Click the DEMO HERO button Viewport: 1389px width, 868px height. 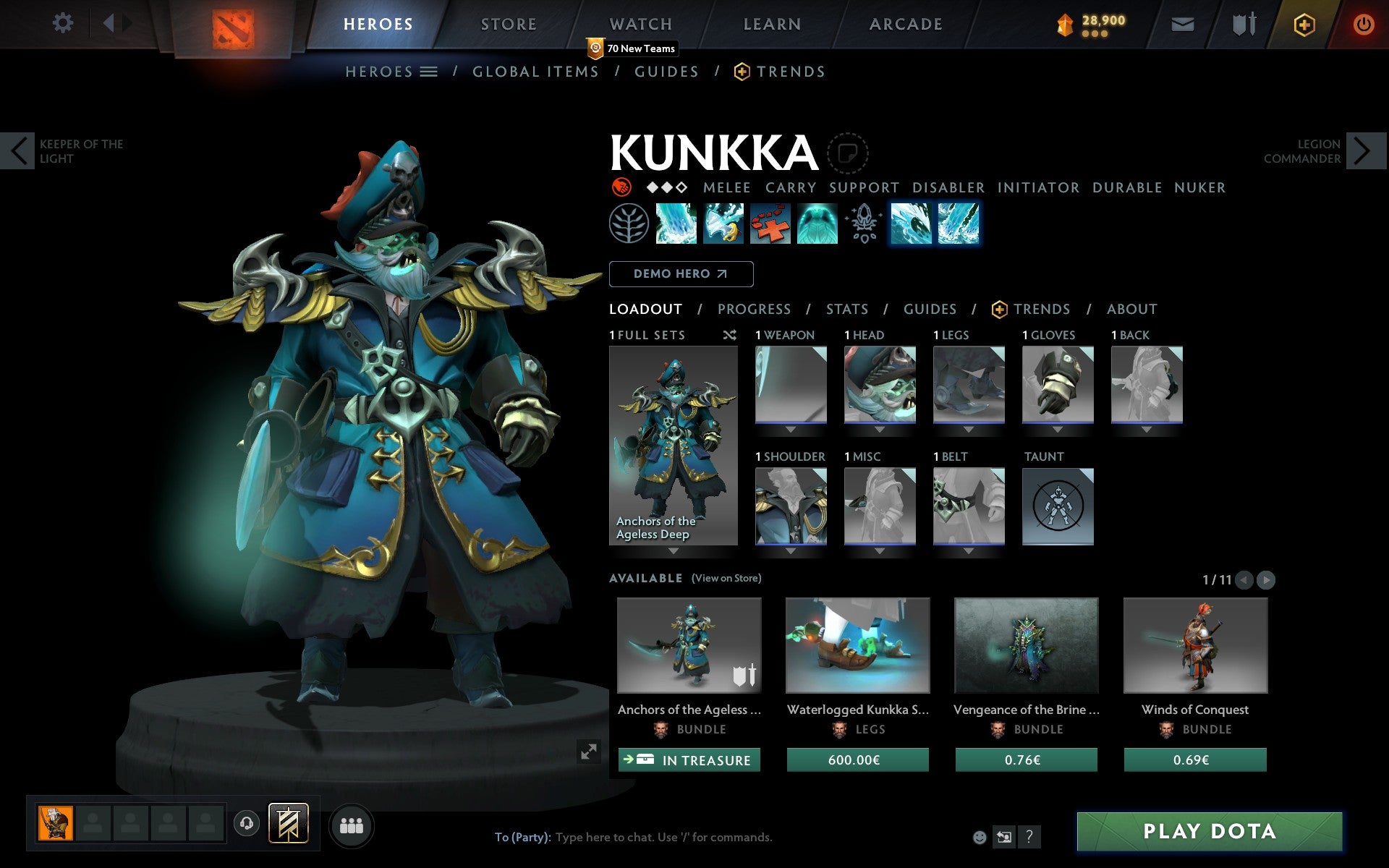point(681,274)
